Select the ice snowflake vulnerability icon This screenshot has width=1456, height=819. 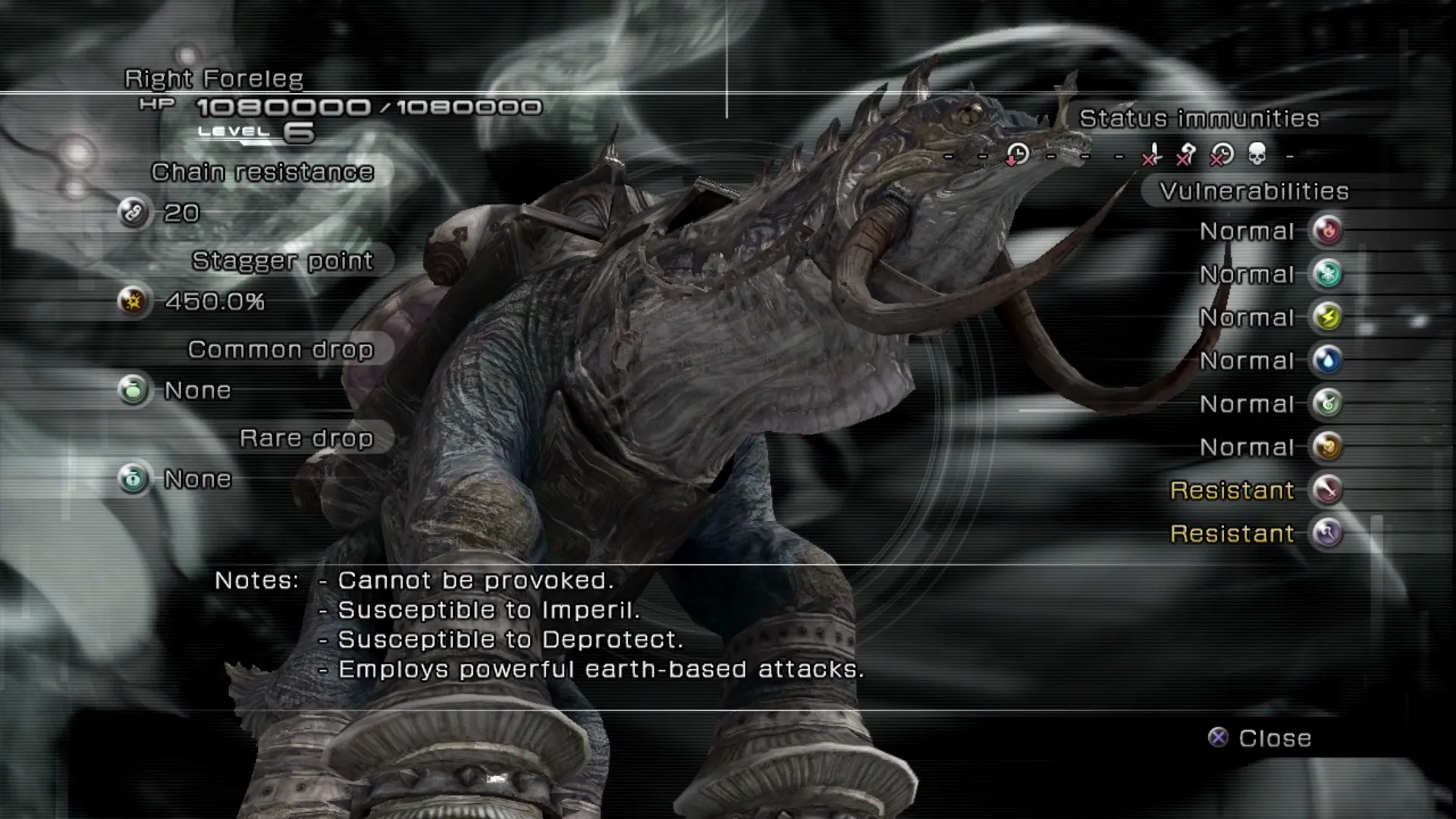click(x=1327, y=274)
